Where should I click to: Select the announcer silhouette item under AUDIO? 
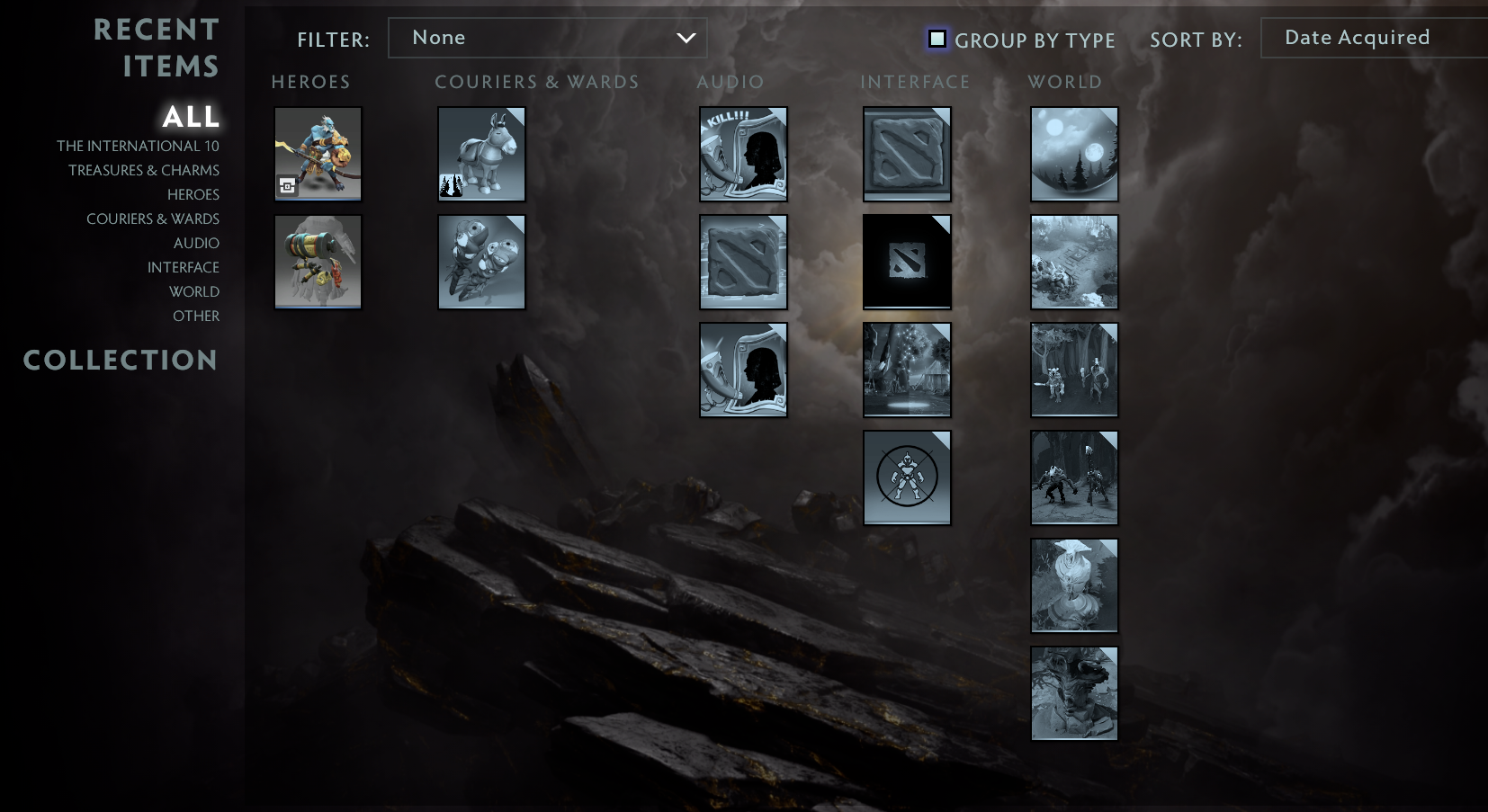743,369
